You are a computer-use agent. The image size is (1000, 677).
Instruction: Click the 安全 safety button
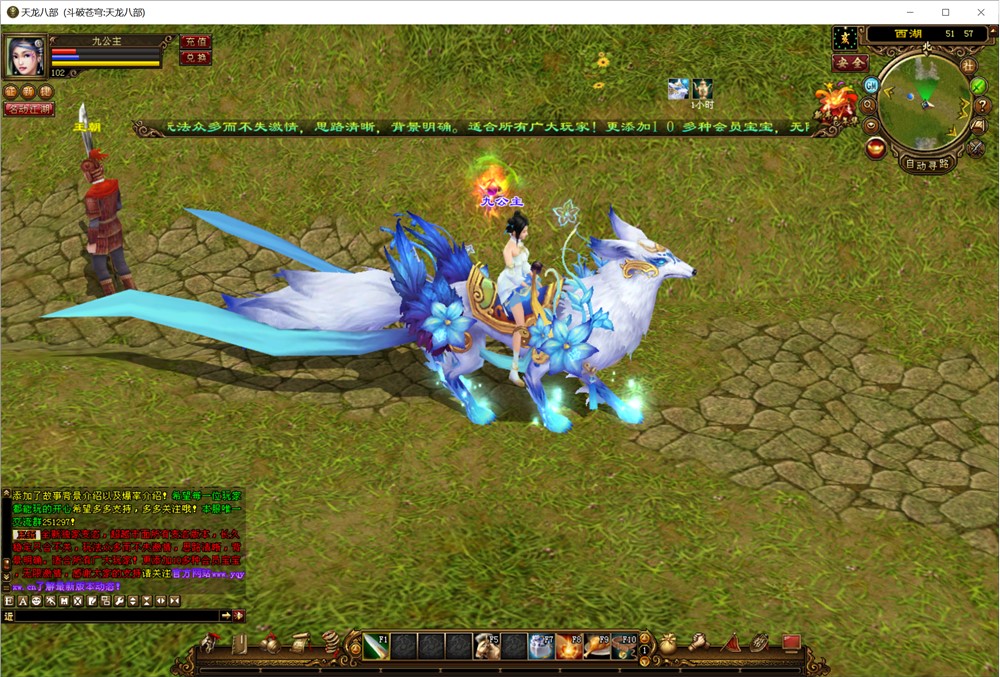pos(849,63)
